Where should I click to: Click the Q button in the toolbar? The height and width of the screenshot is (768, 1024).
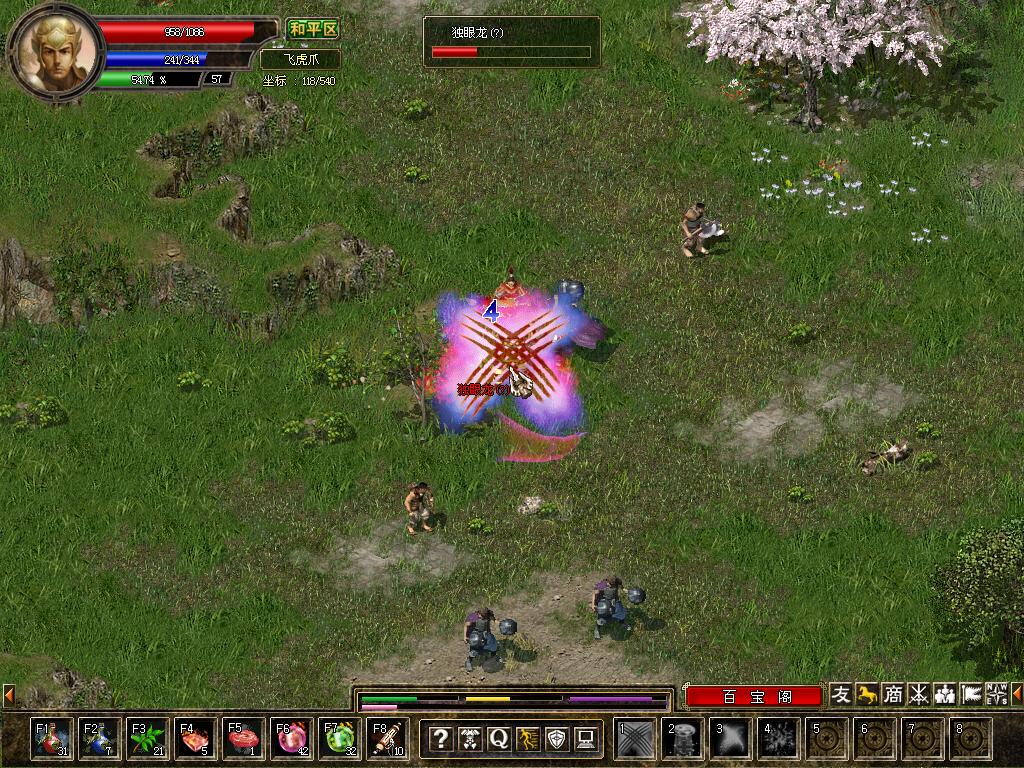pyautogui.click(x=498, y=739)
